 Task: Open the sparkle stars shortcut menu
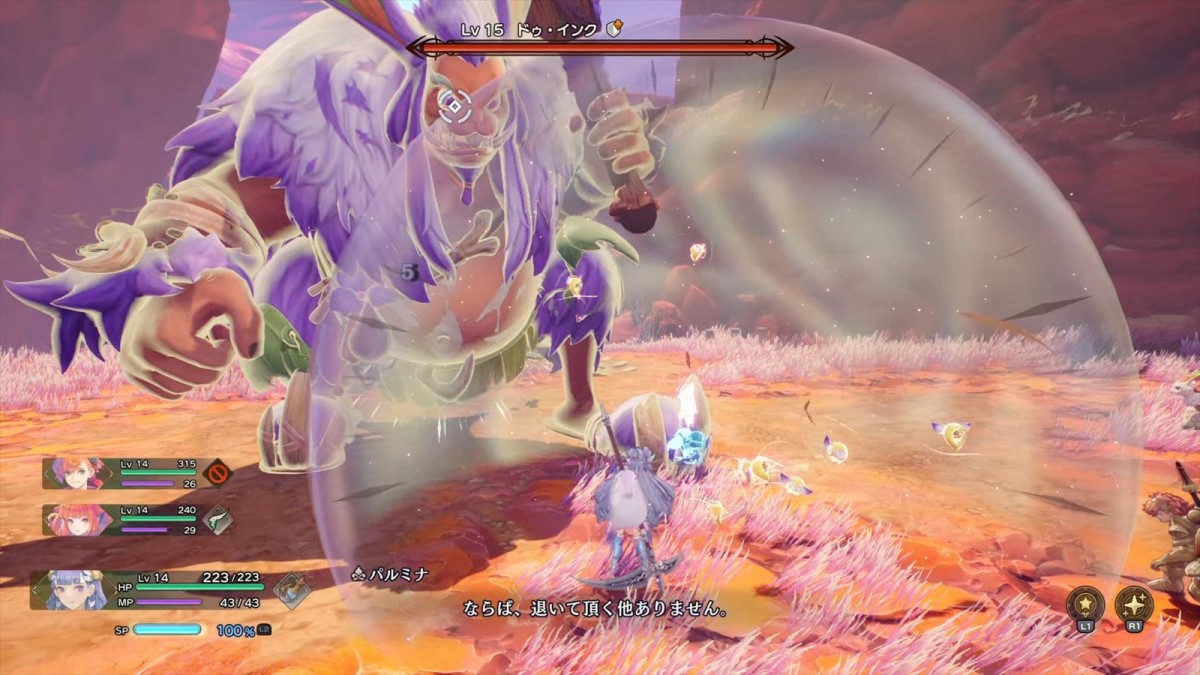point(1134,604)
